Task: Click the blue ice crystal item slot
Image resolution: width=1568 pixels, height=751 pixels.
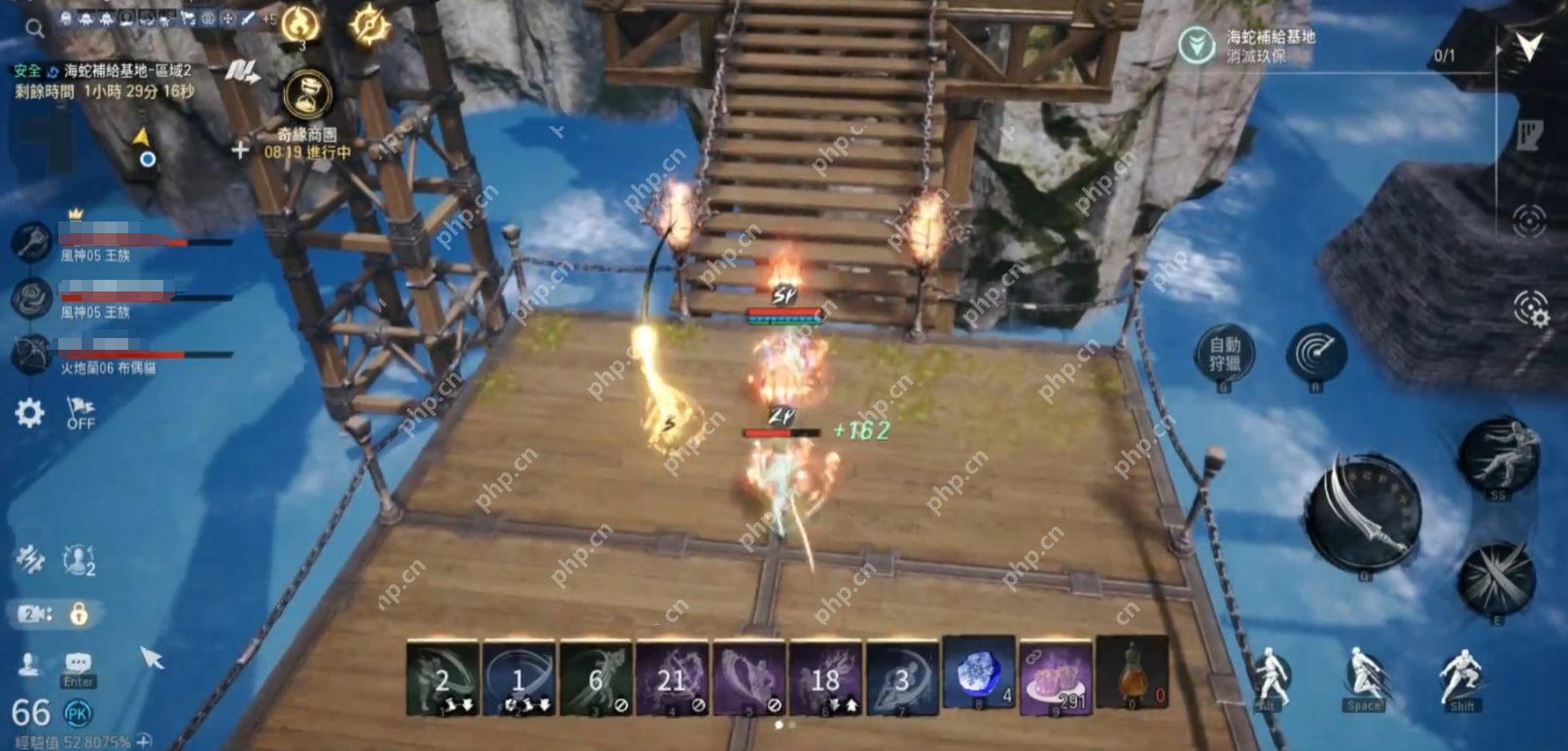Action: pos(978,674)
